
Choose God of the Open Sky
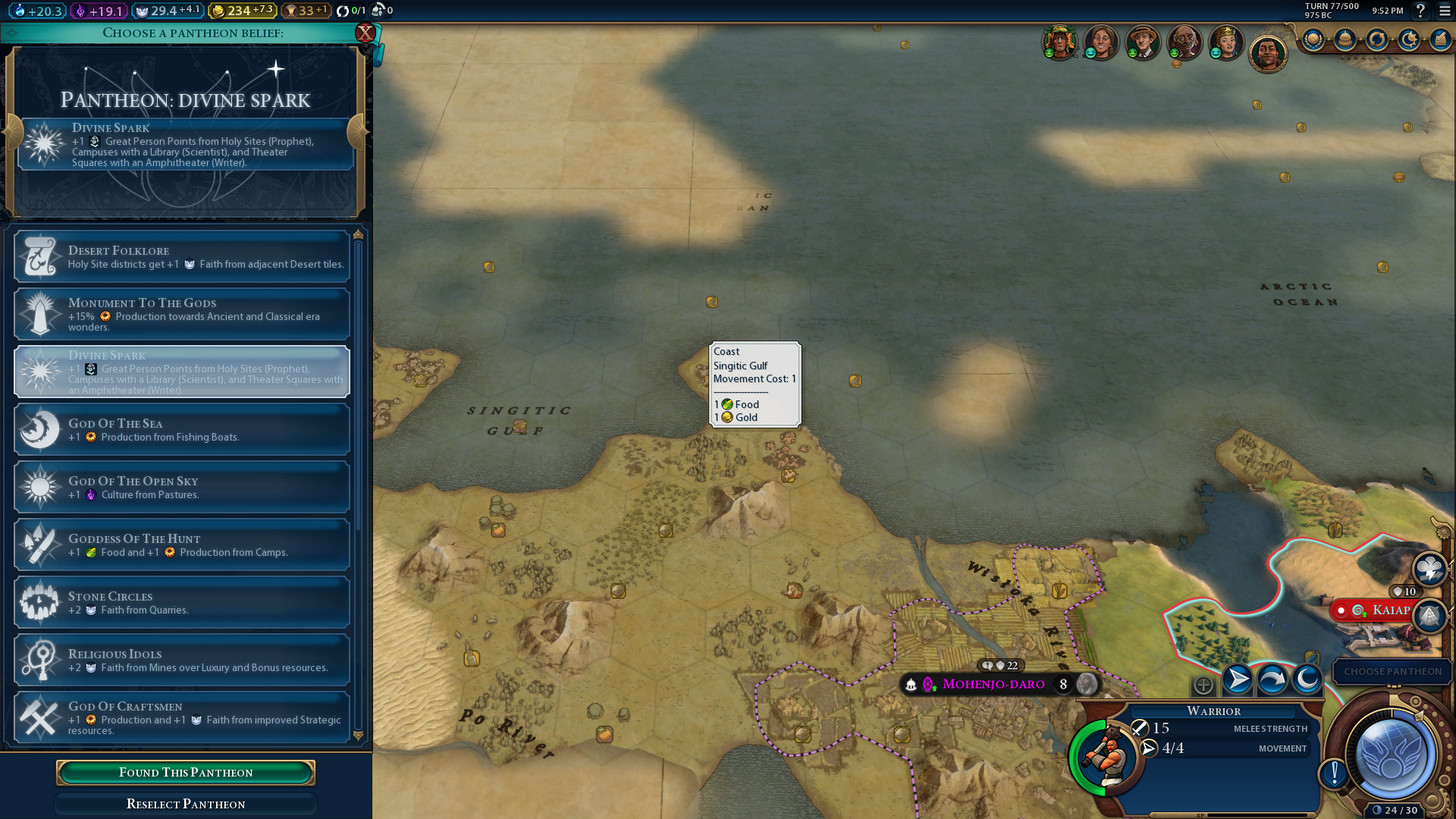click(x=182, y=488)
